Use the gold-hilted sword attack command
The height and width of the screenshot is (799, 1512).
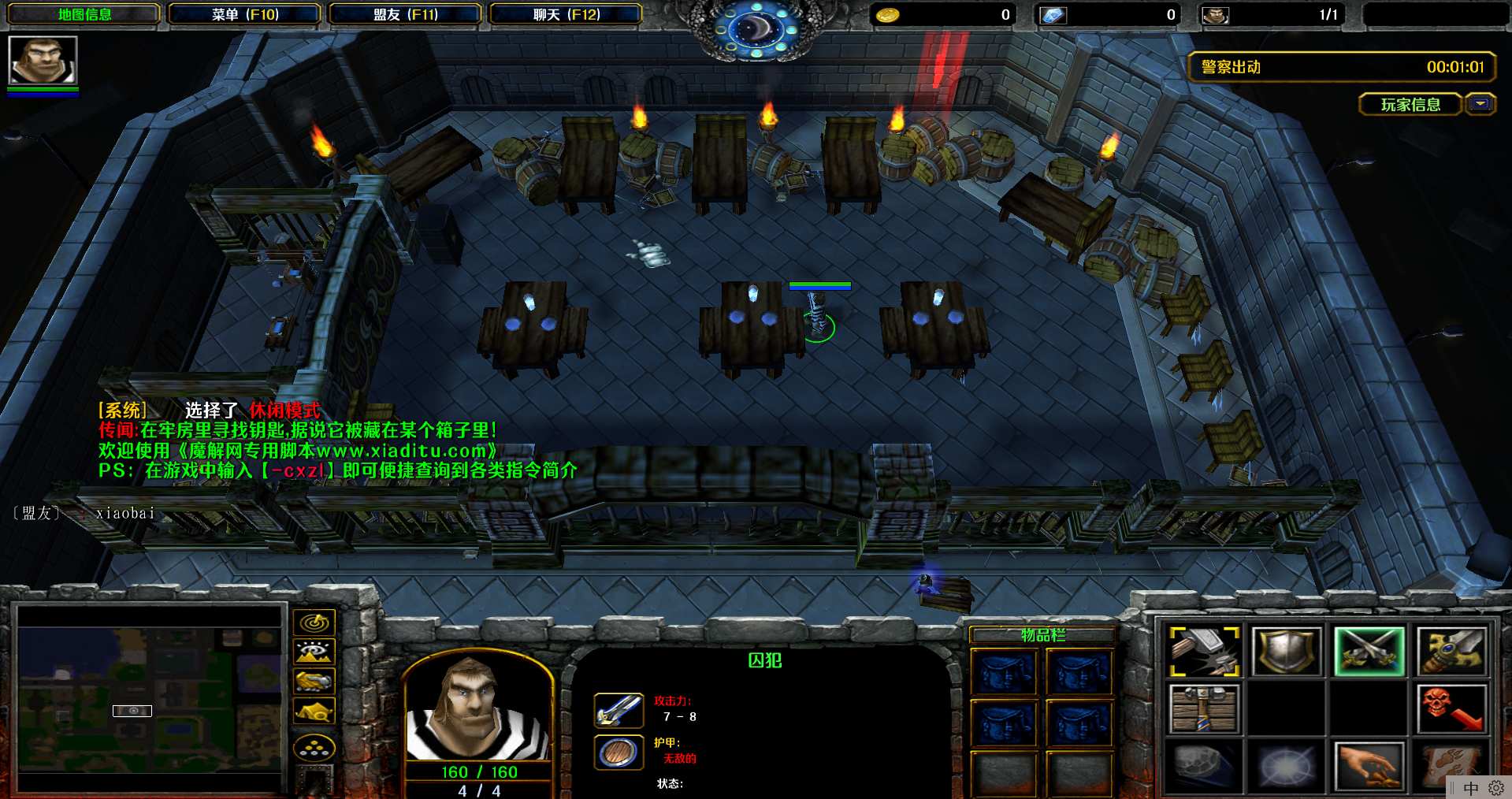(1451, 651)
